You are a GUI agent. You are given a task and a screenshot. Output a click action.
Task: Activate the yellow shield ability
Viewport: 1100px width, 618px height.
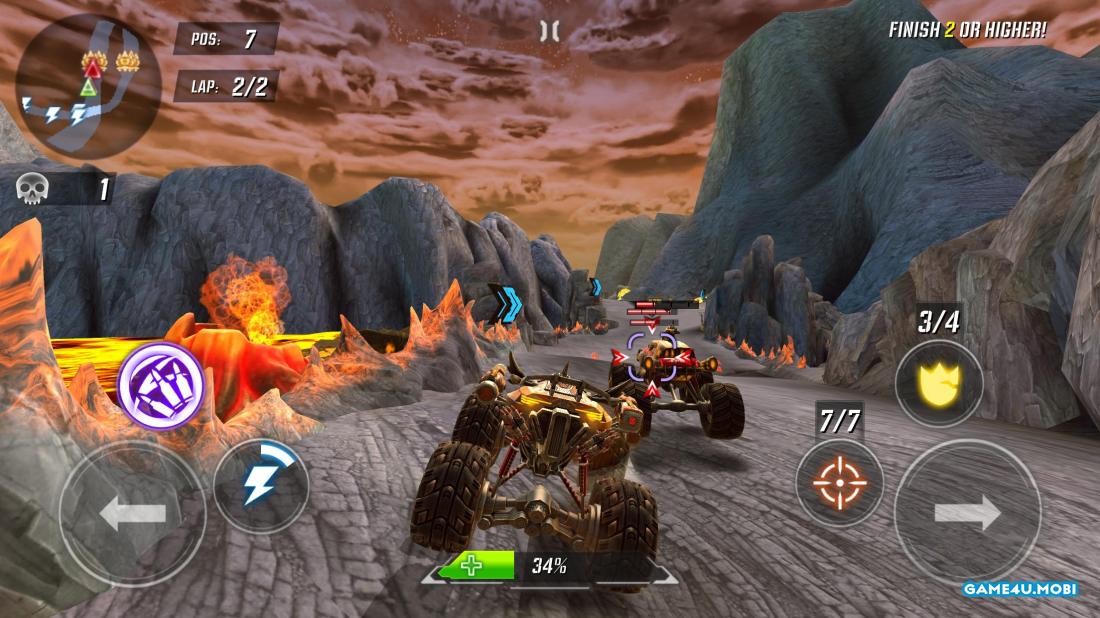[x=938, y=383]
